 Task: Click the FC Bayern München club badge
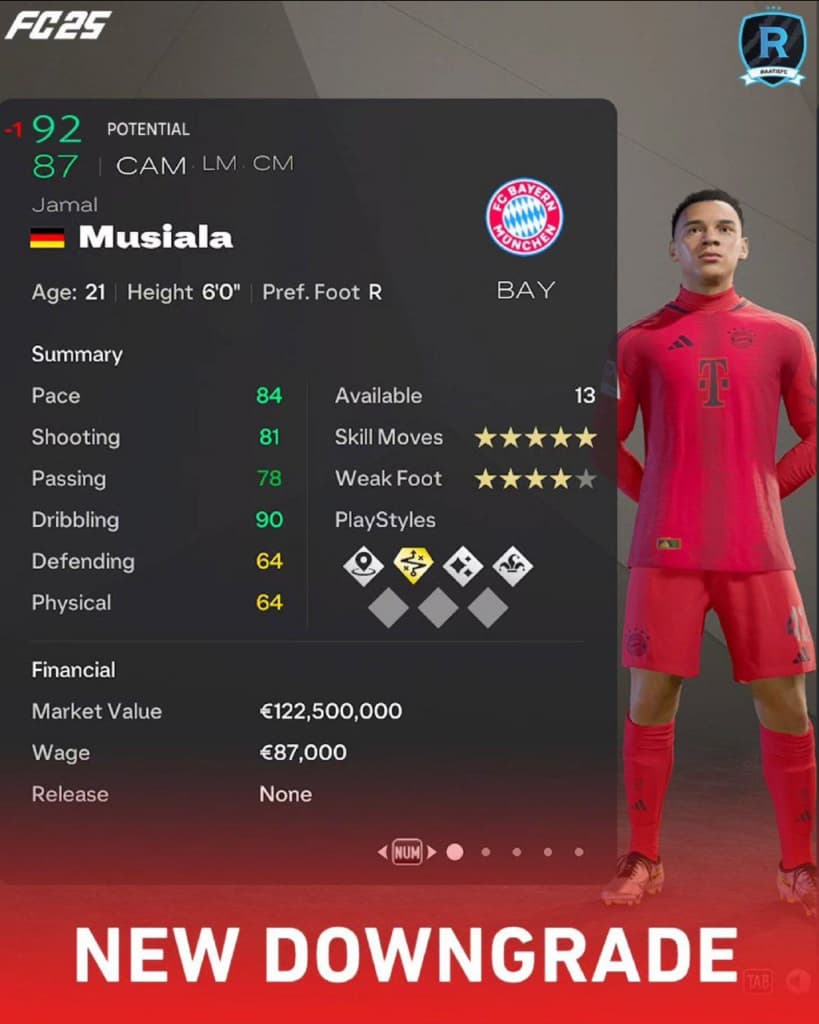(x=524, y=217)
